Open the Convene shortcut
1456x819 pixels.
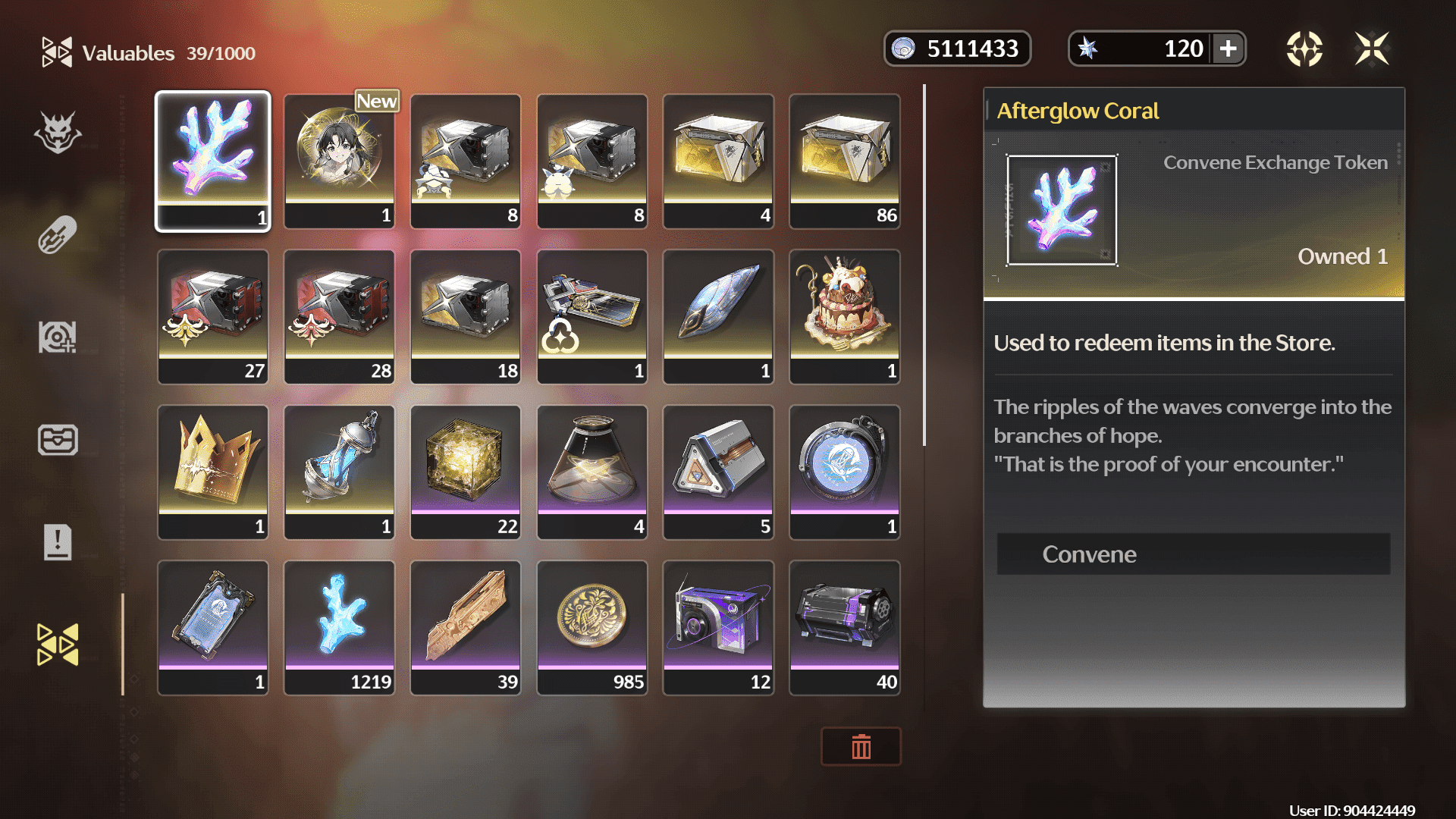[x=1193, y=554]
